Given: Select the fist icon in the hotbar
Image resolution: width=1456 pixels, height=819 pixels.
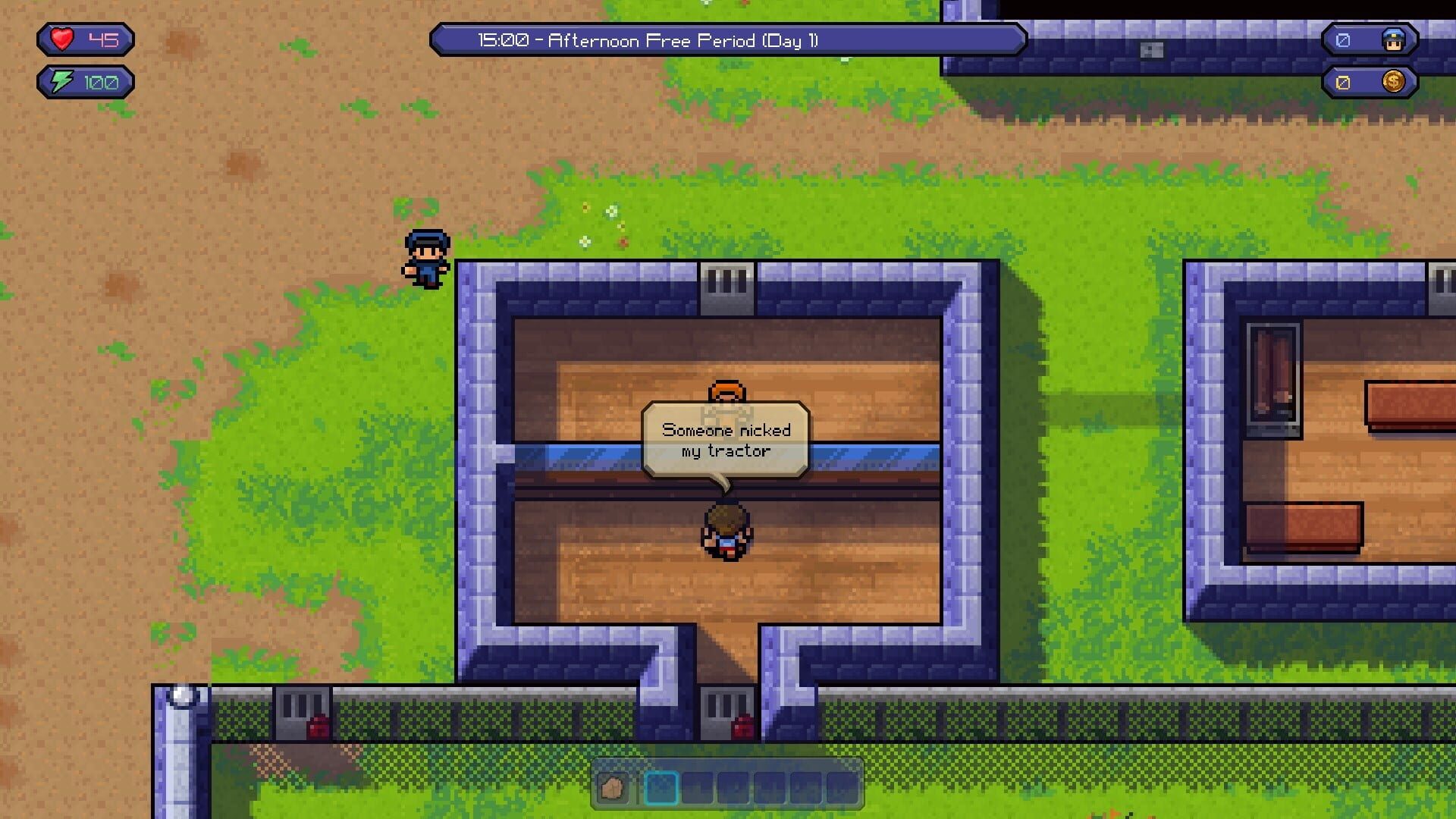Looking at the screenshot, I should (x=614, y=789).
